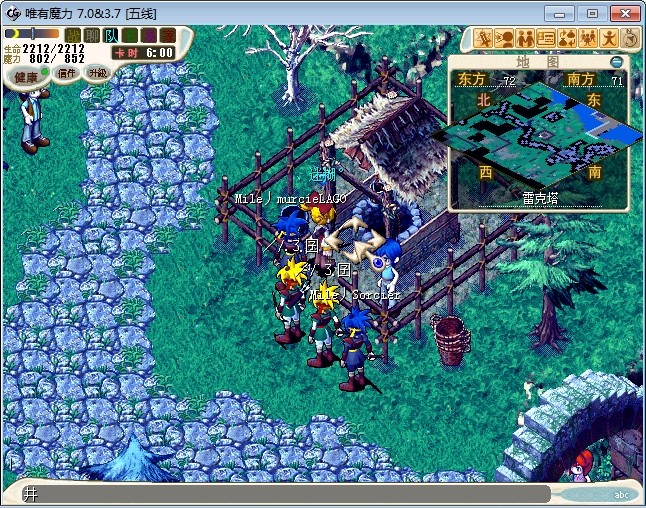
Task: Open the 健康 health status button
Action: click(27, 77)
